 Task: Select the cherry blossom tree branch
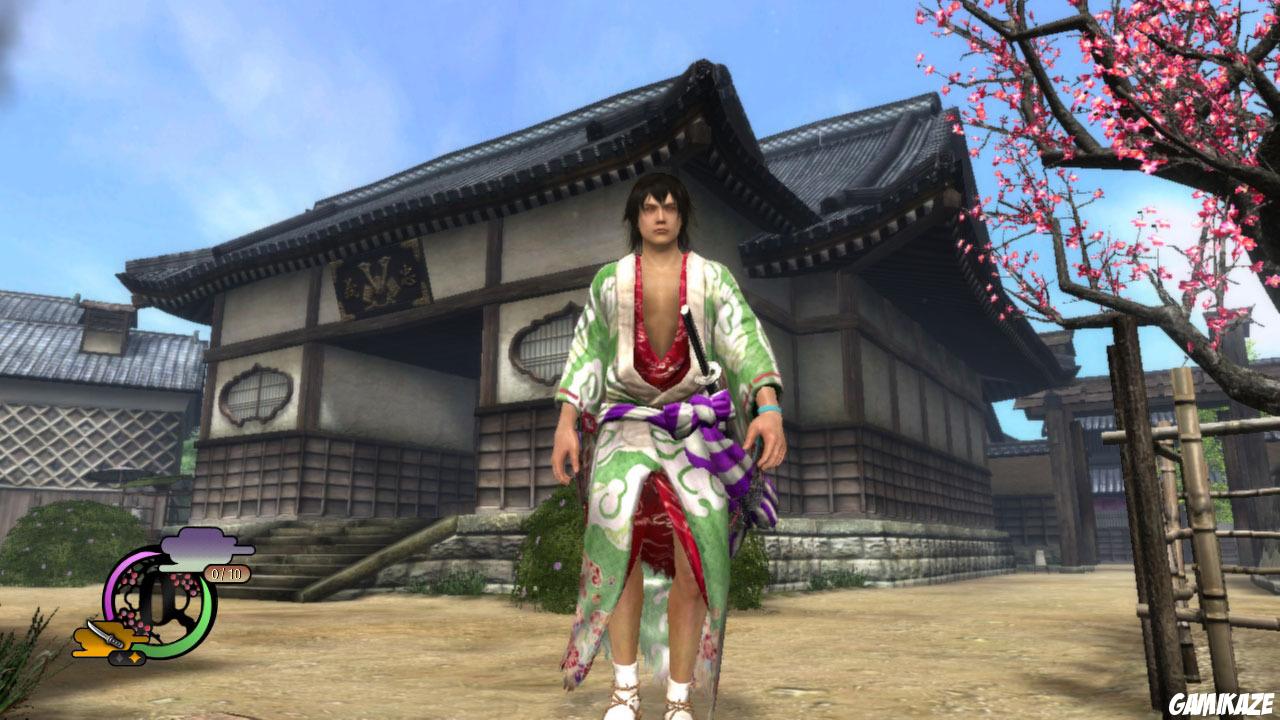pos(1130,150)
